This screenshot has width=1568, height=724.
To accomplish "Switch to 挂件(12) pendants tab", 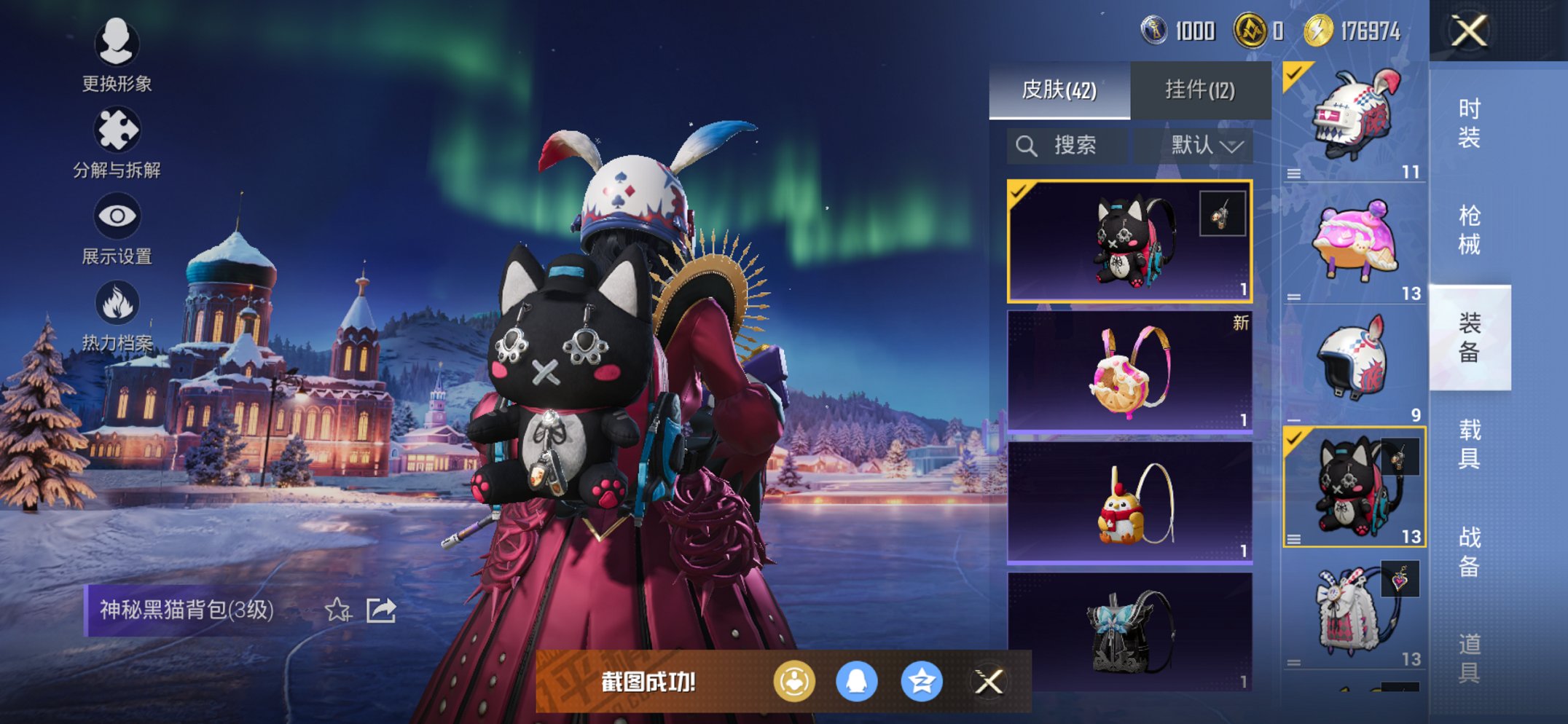I will [1200, 90].
